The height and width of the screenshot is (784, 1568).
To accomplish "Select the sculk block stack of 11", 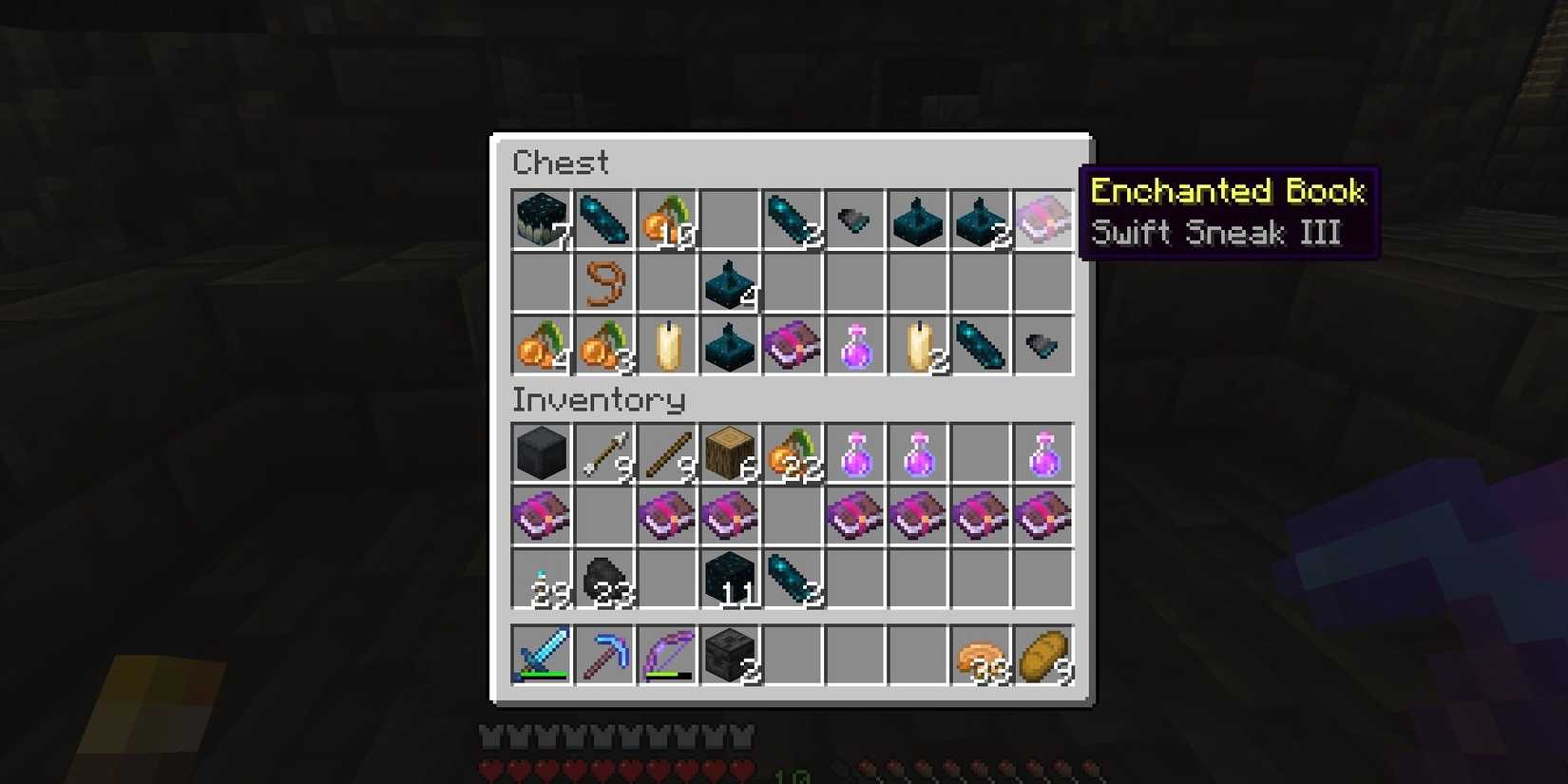I will [728, 579].
